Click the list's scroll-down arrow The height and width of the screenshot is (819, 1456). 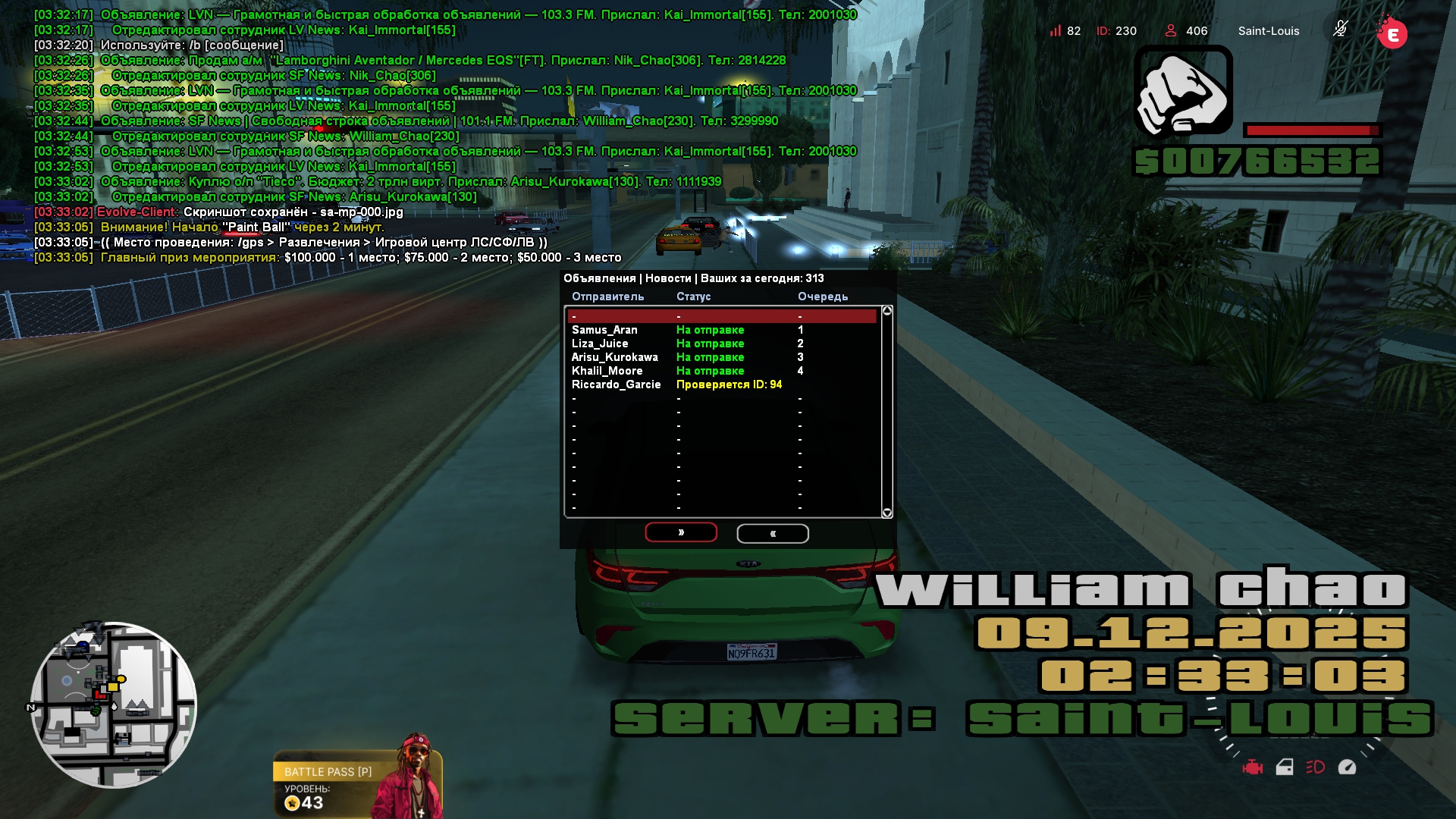(x=887, y=513)
